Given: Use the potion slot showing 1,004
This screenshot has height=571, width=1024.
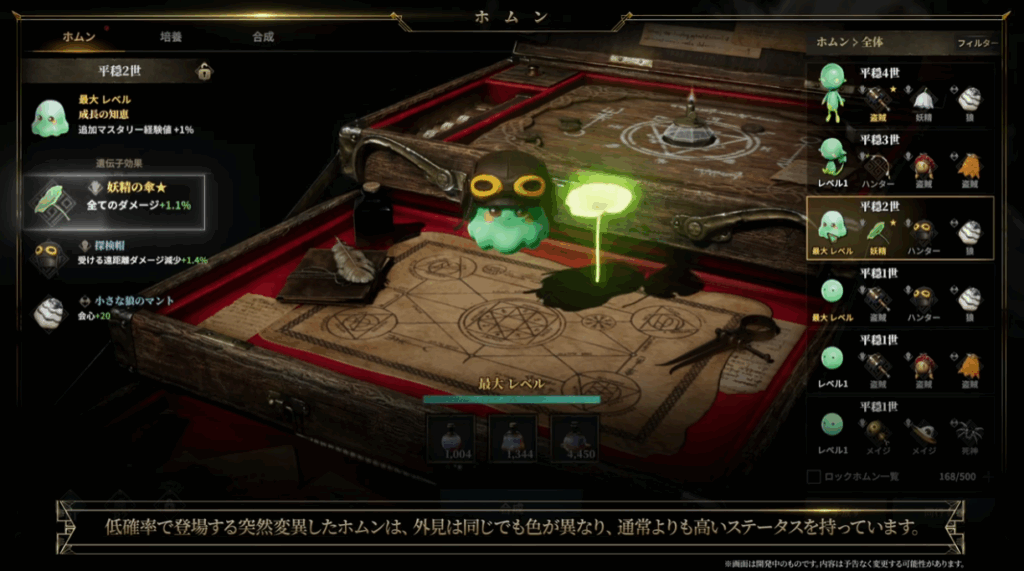Looking at the screenshot, I should coord(451,437).
